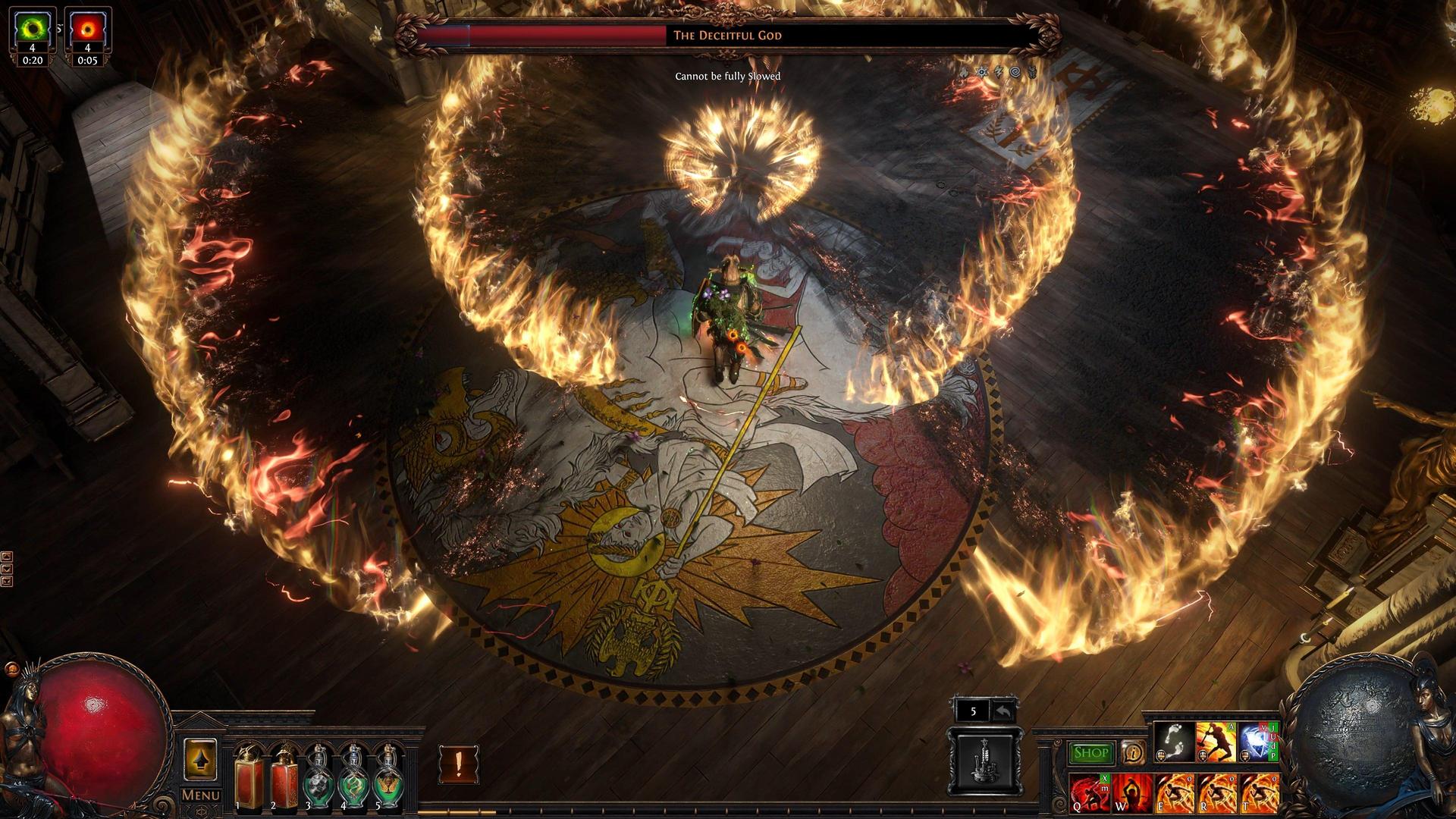This screenshot has height=819, width=1456.
Task: Use the red life flask in slot 2
Action: coord(284,776)
